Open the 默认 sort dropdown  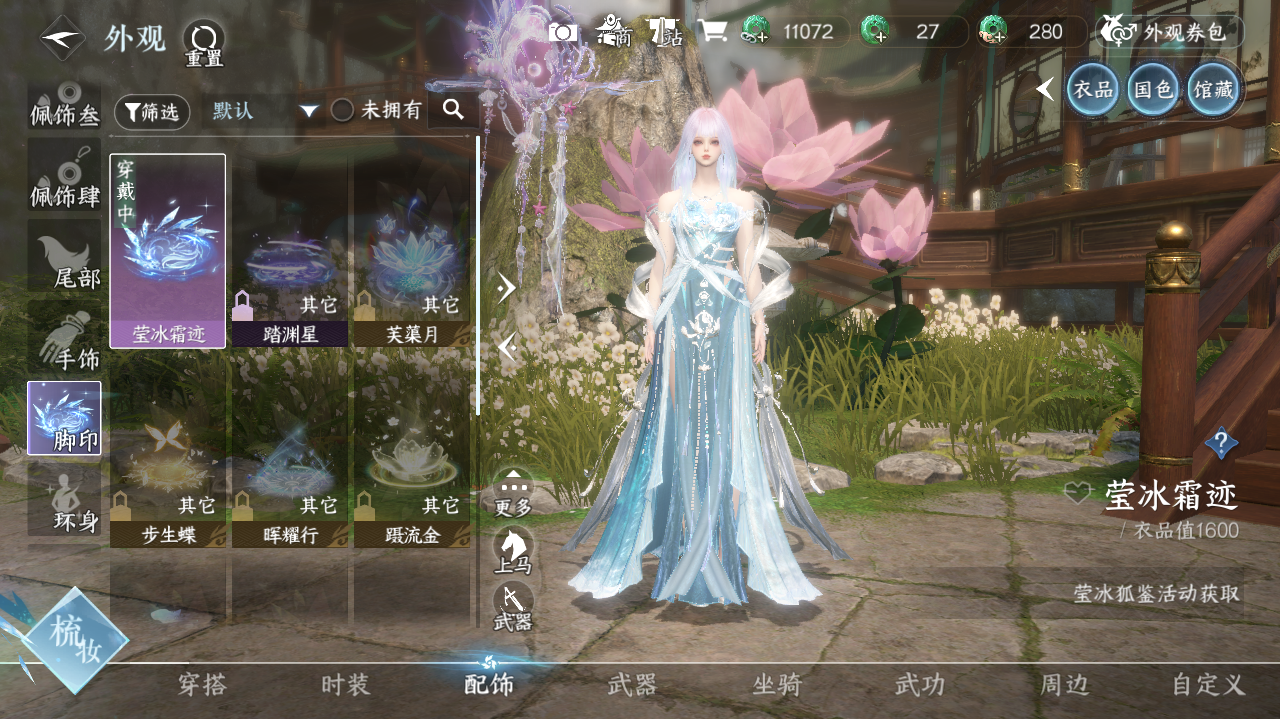pos(264,111)
